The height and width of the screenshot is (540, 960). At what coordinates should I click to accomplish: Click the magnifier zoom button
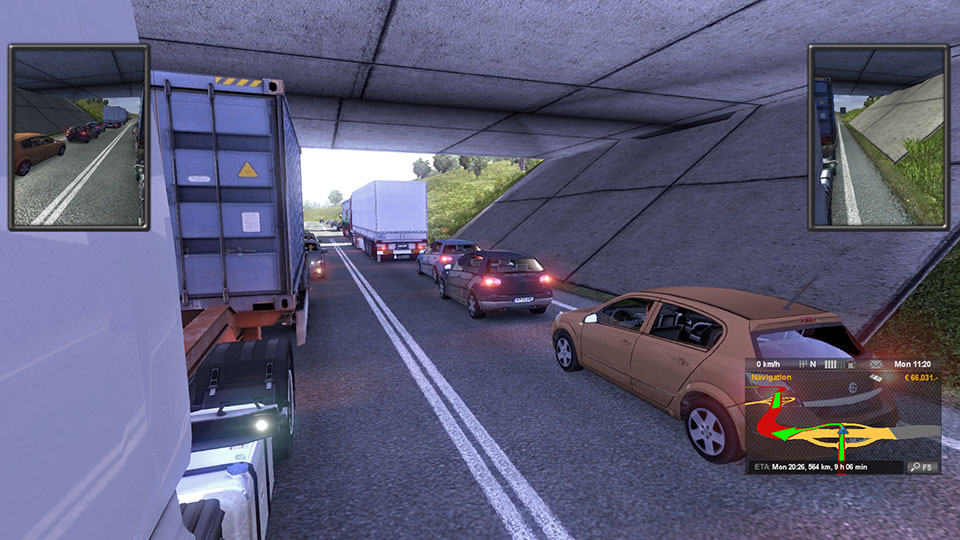(x=915, y=467)
